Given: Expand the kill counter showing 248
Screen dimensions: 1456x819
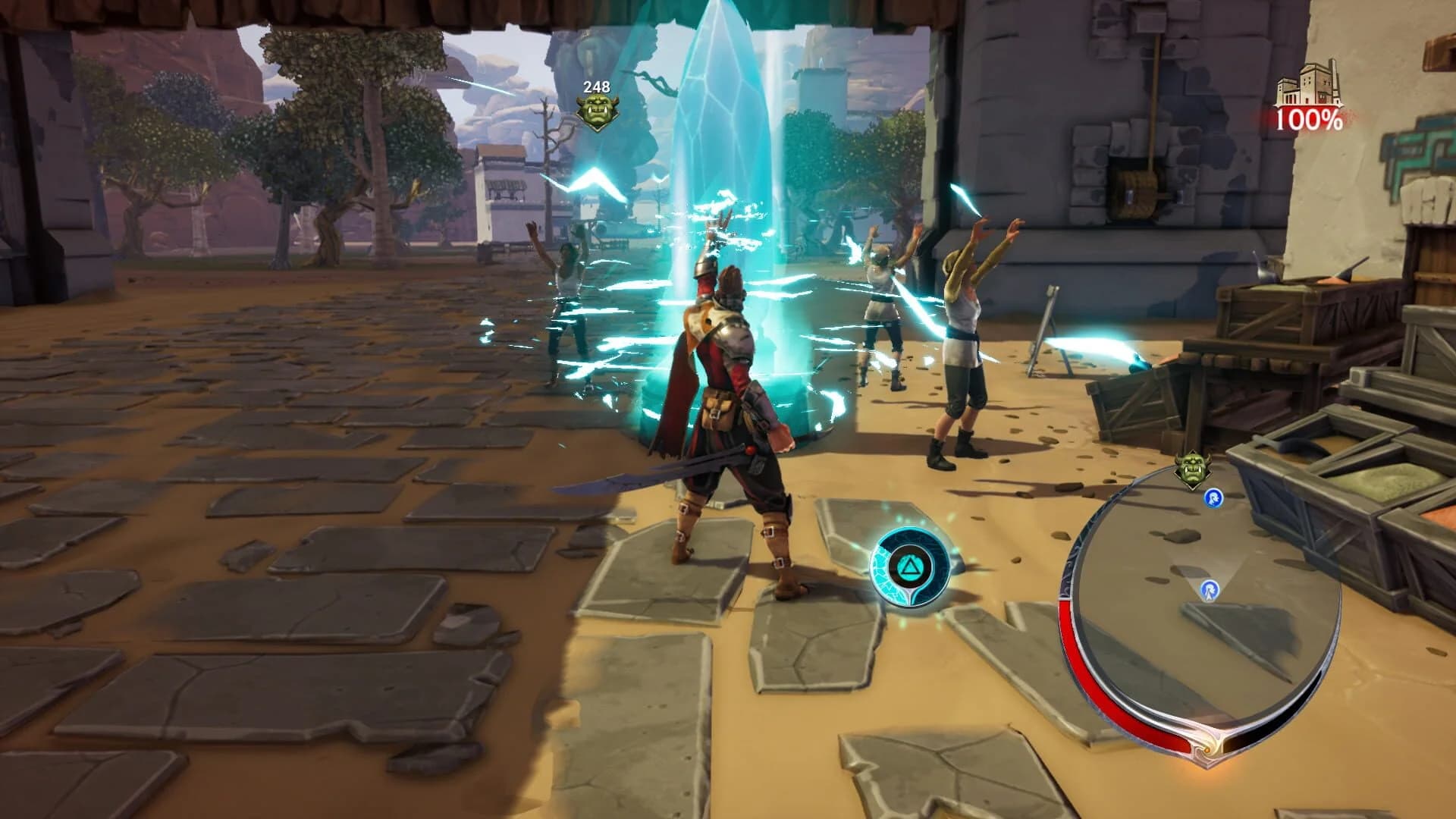Looking at the screenshot, I should click(x=596, y=86).
